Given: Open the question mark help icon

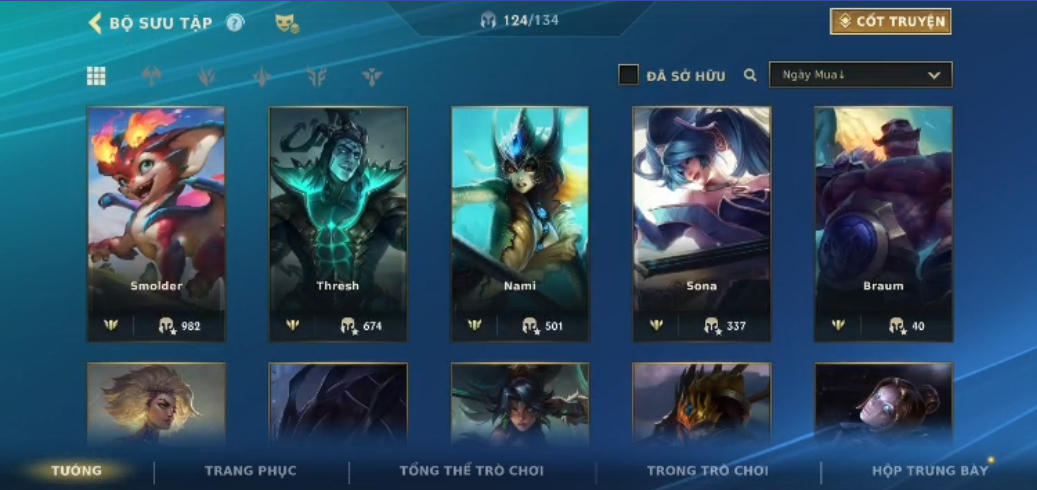Looking at the screenshot, I should tap(235, 23).
